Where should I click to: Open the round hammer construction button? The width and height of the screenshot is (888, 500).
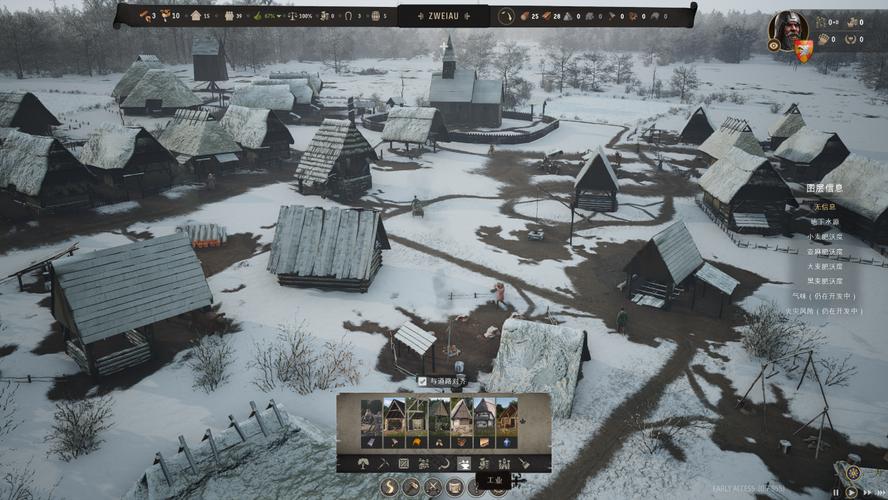(411, 487)
